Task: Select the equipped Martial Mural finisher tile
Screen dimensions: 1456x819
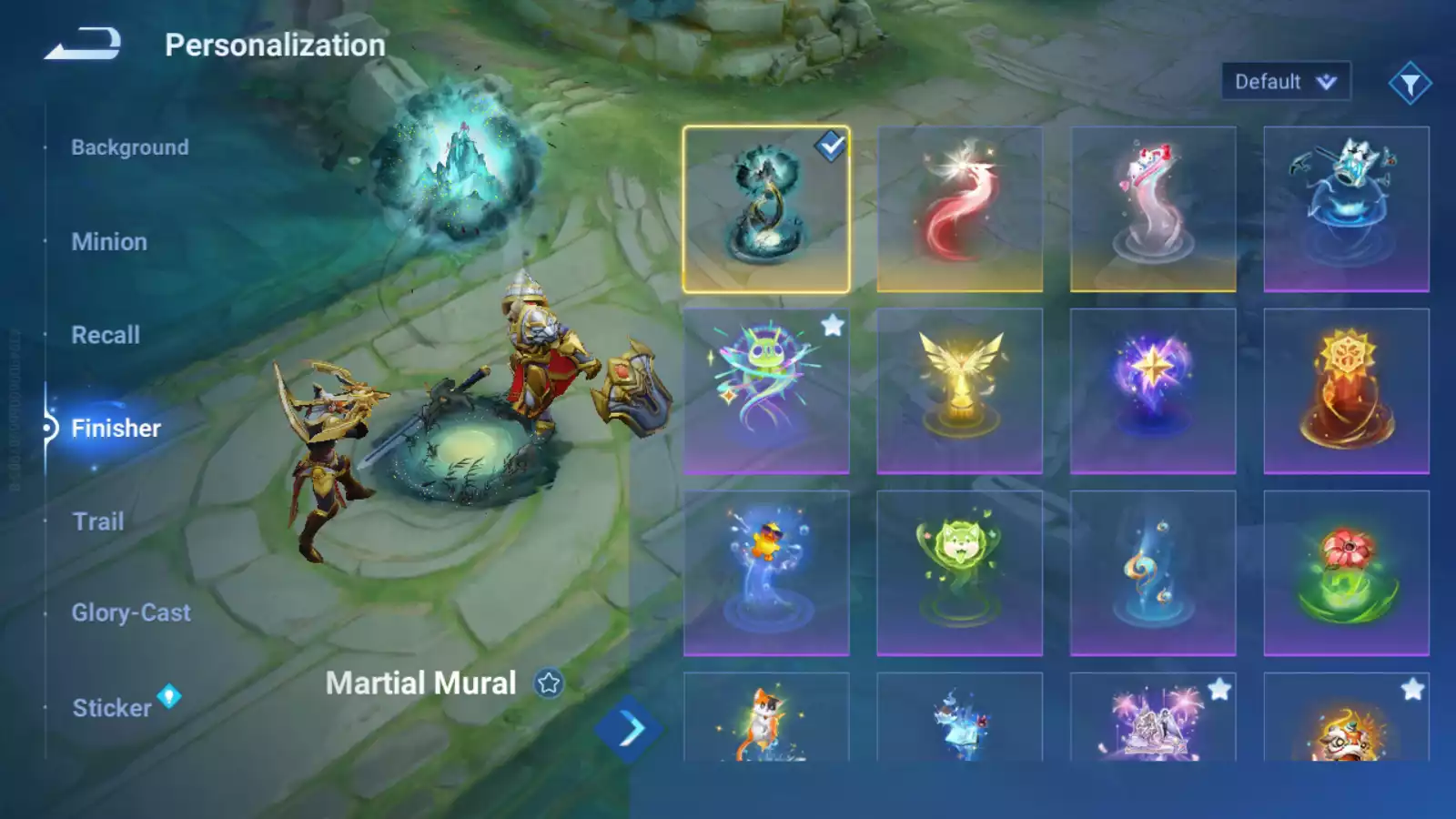Action: (x=766, y=209)
